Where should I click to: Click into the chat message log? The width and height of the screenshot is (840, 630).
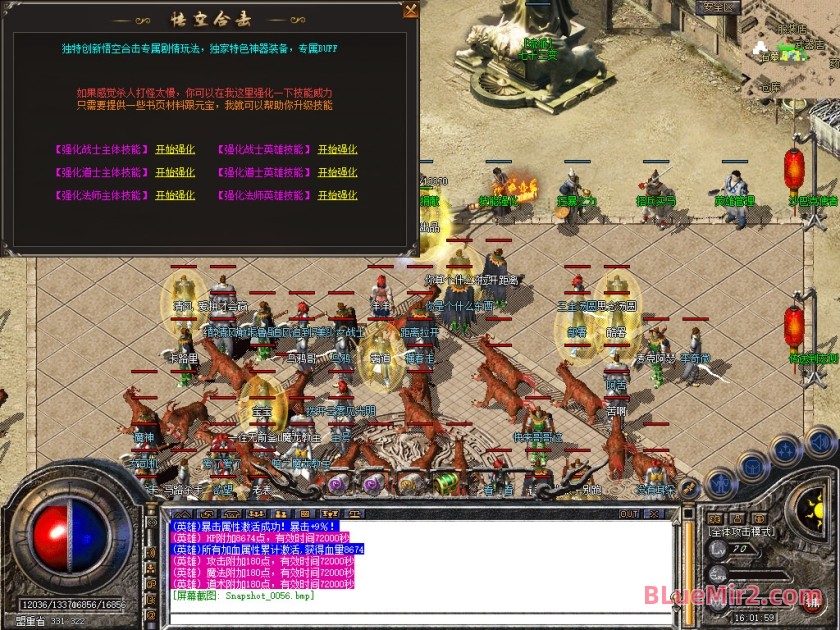tap(400, 560)
